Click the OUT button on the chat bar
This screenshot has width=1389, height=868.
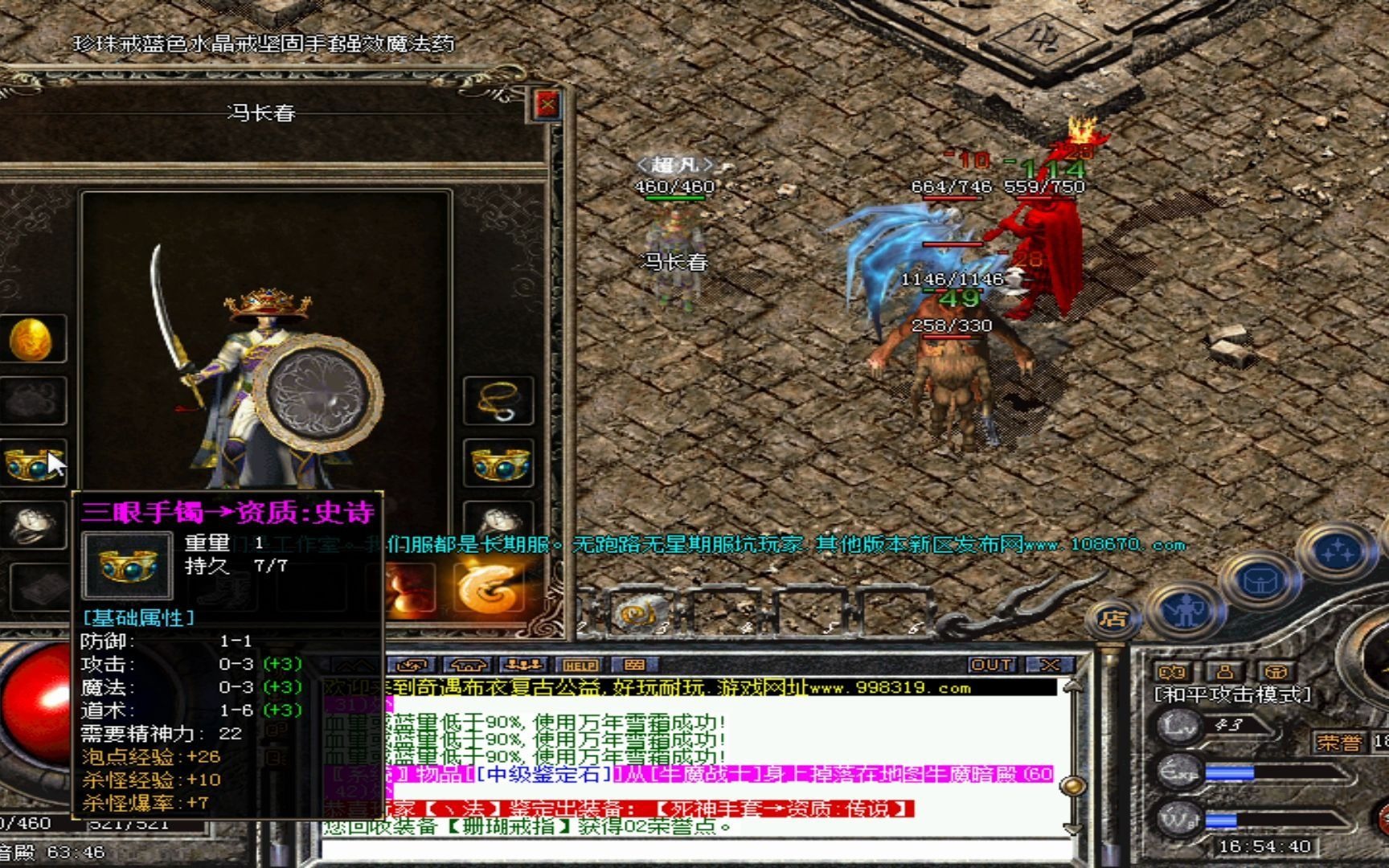[x=992, y=665]
